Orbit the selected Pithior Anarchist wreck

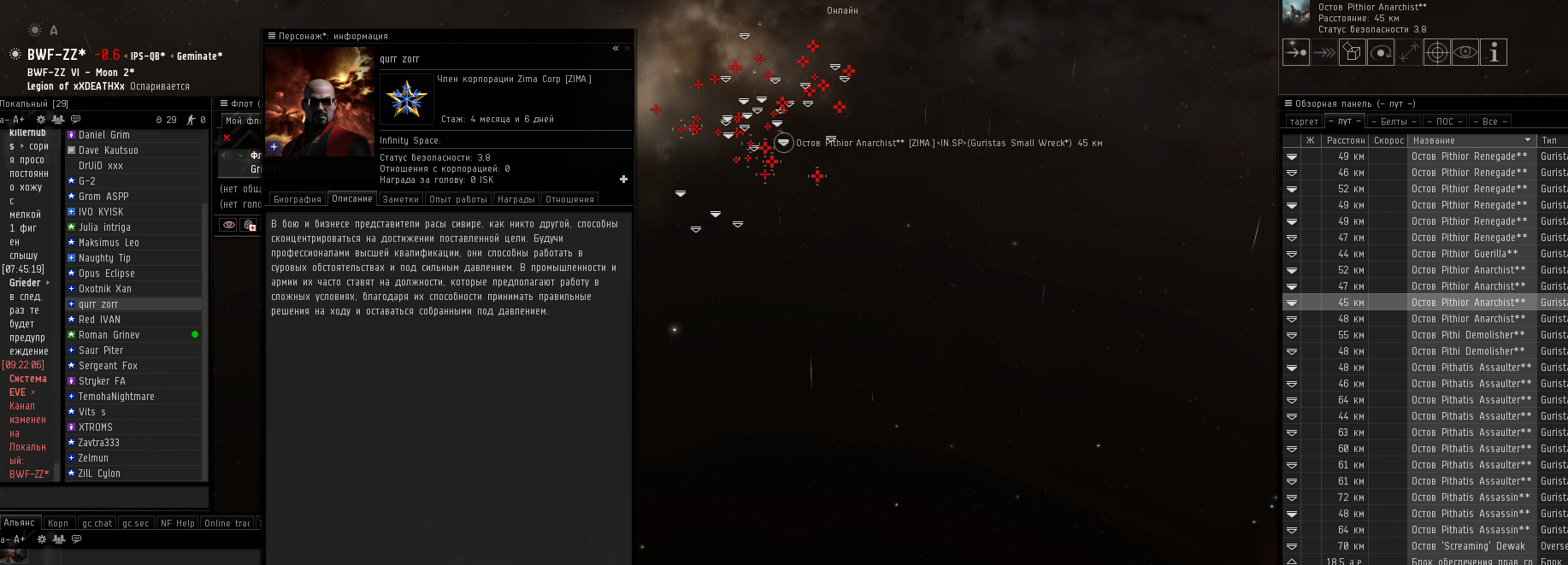click(1381, 53)
